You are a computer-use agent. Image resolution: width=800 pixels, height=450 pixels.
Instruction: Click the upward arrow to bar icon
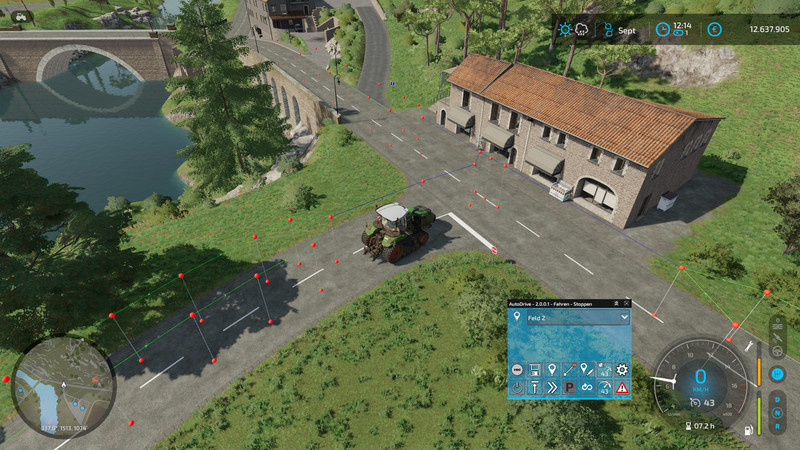click(535, 387)
